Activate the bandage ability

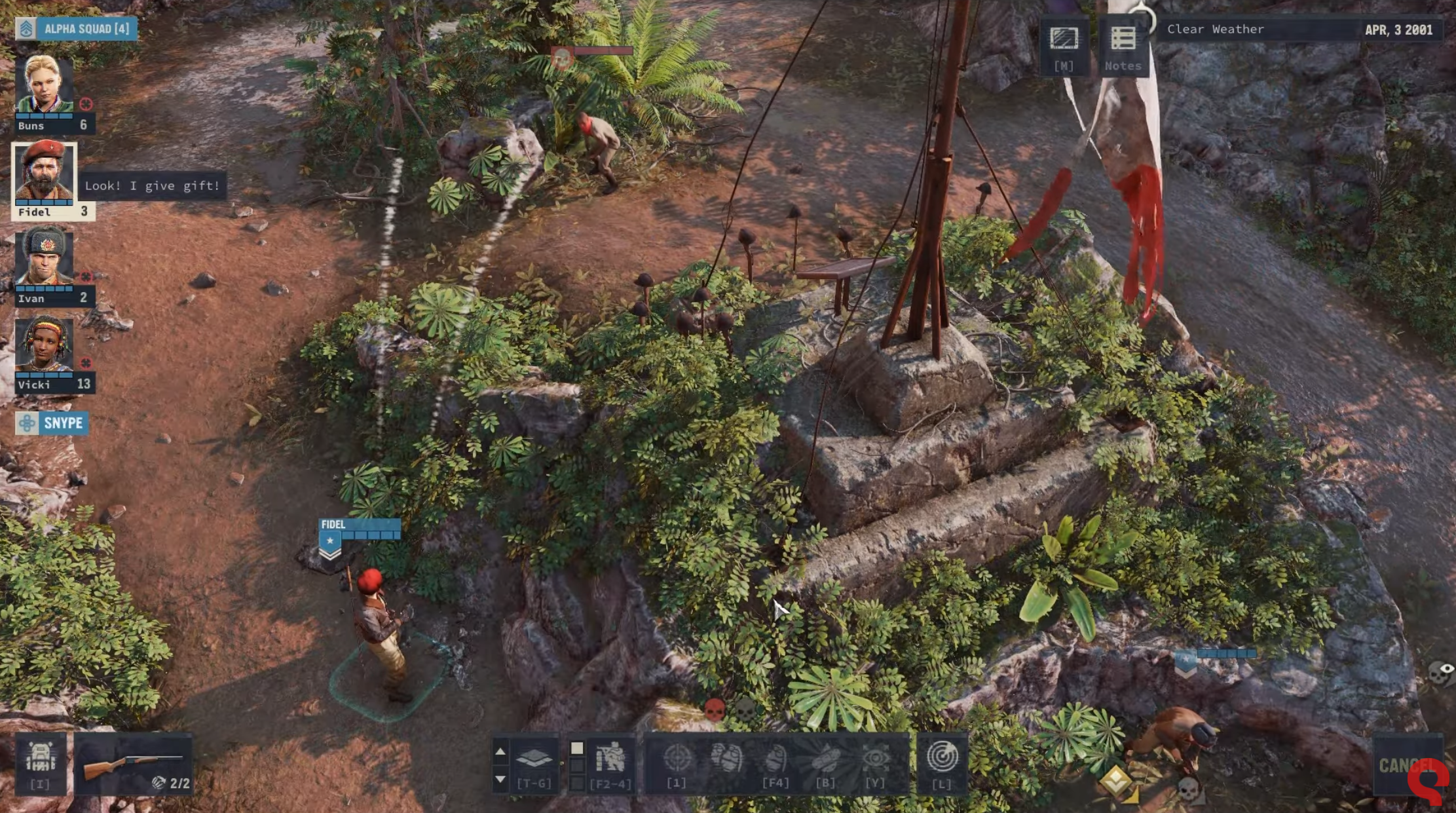click(825, 760)
